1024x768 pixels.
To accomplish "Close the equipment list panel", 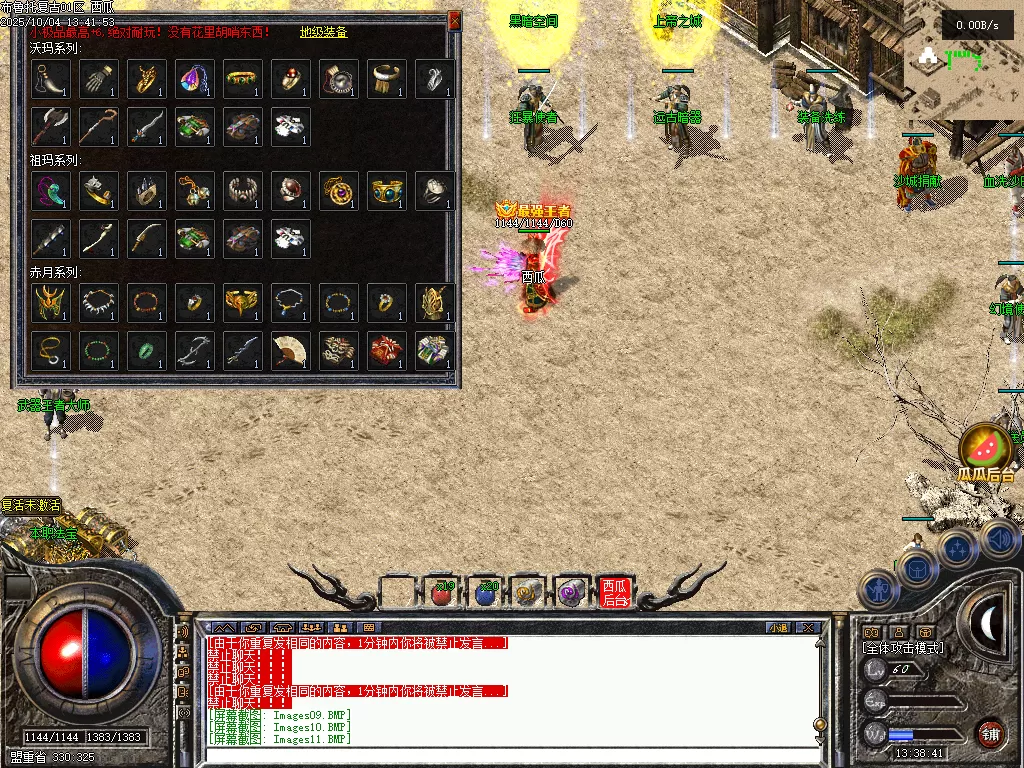I will (455, 20).
